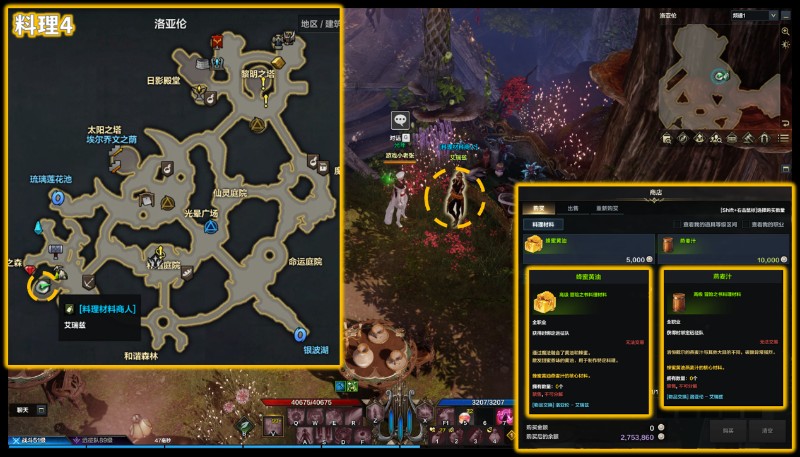
Task: Choose the 料理材料 category filter
Action: pyautogui.click(x=544, y=225)
